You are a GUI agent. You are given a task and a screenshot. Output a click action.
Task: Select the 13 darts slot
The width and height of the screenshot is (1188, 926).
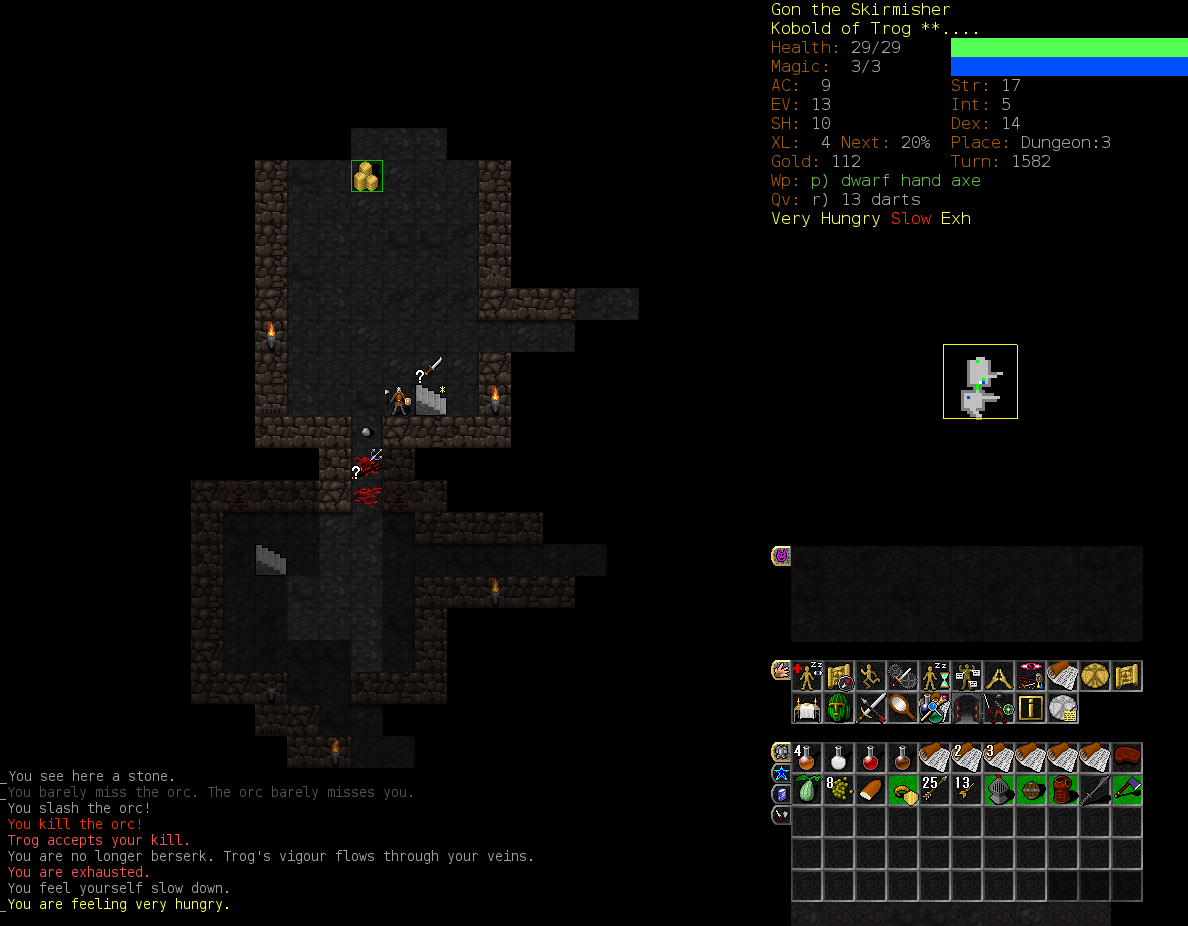click(967, 790)
